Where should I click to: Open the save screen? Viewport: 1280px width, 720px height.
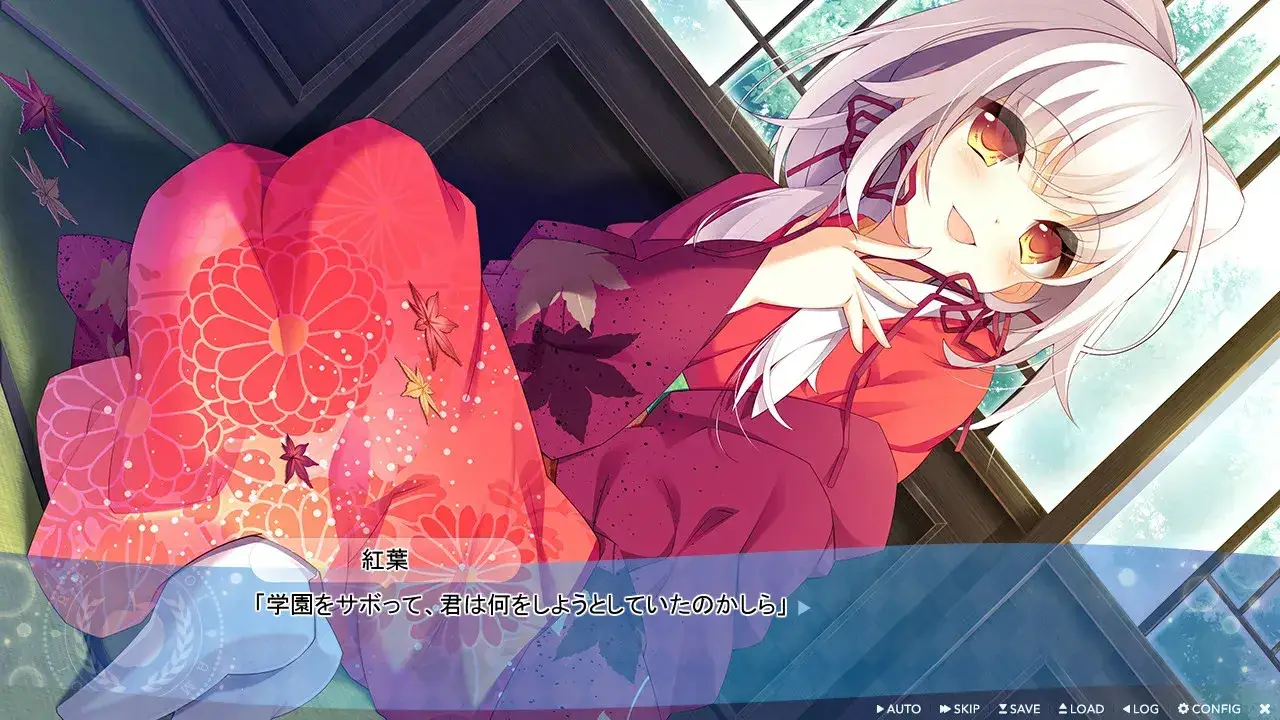pyautogui.click(x=1020, y=709)
